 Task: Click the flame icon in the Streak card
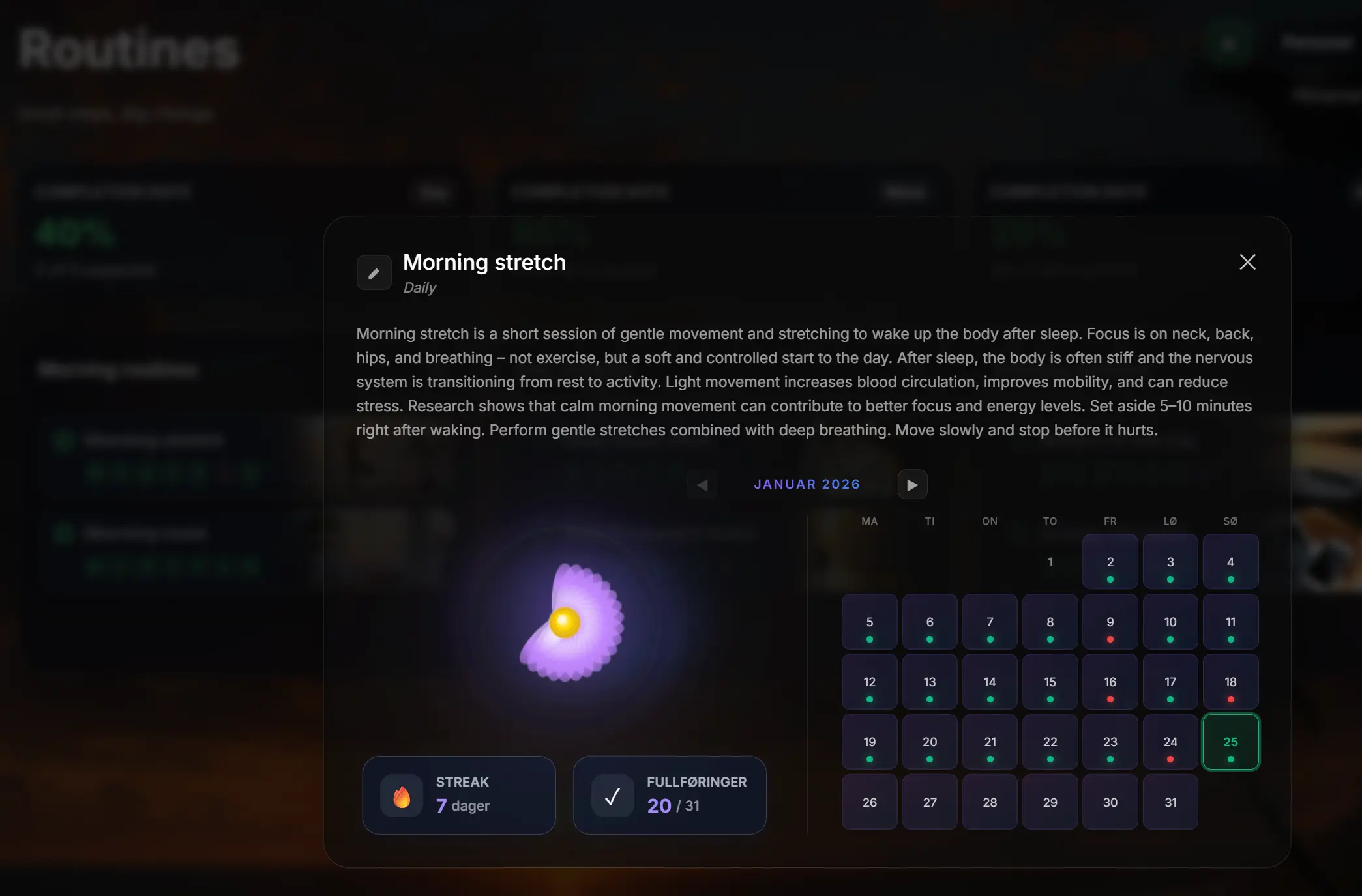pos(401,795)
